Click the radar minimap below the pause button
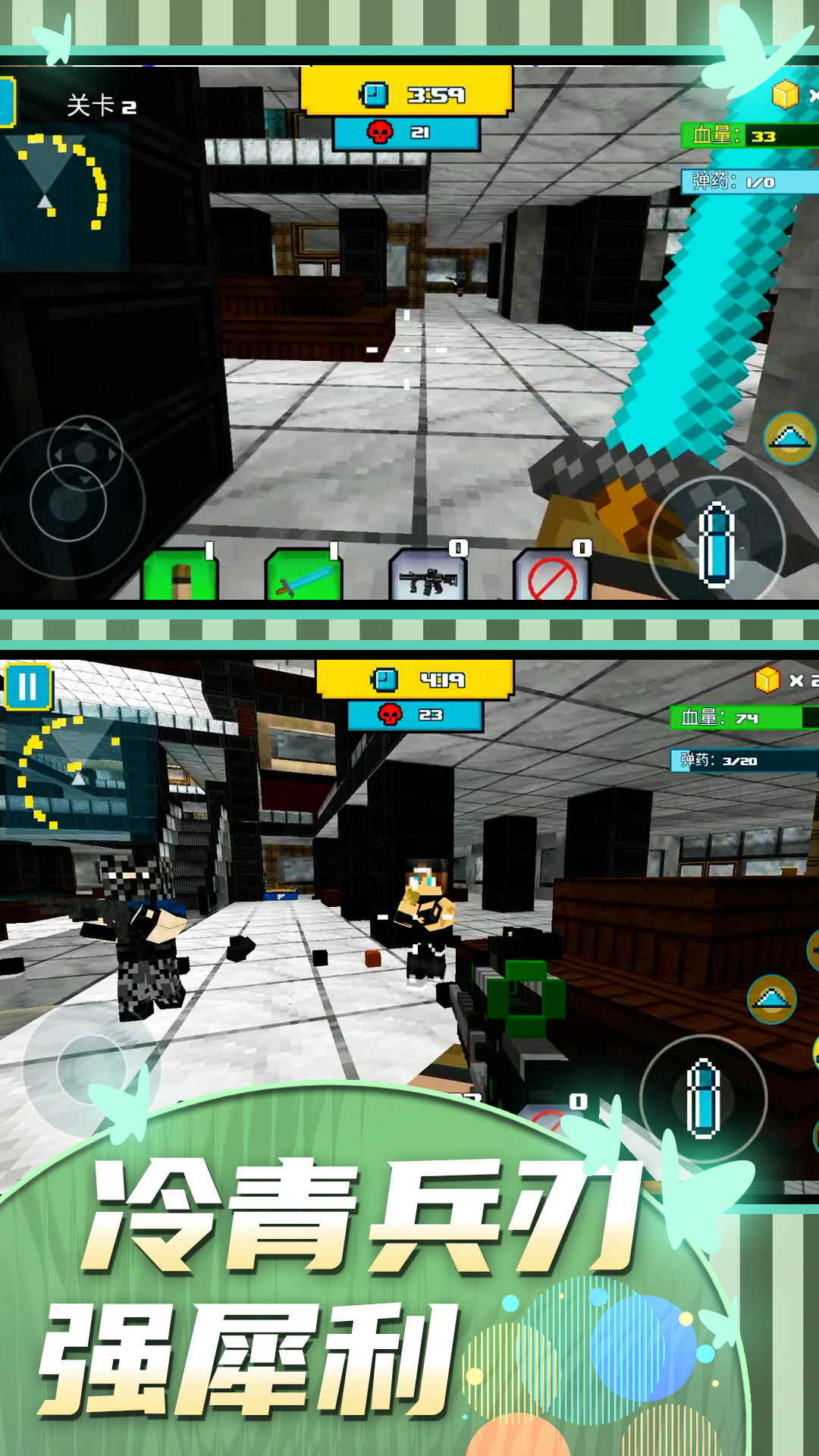The height and width of the screenshot is (1456, 819). [67, 773]
